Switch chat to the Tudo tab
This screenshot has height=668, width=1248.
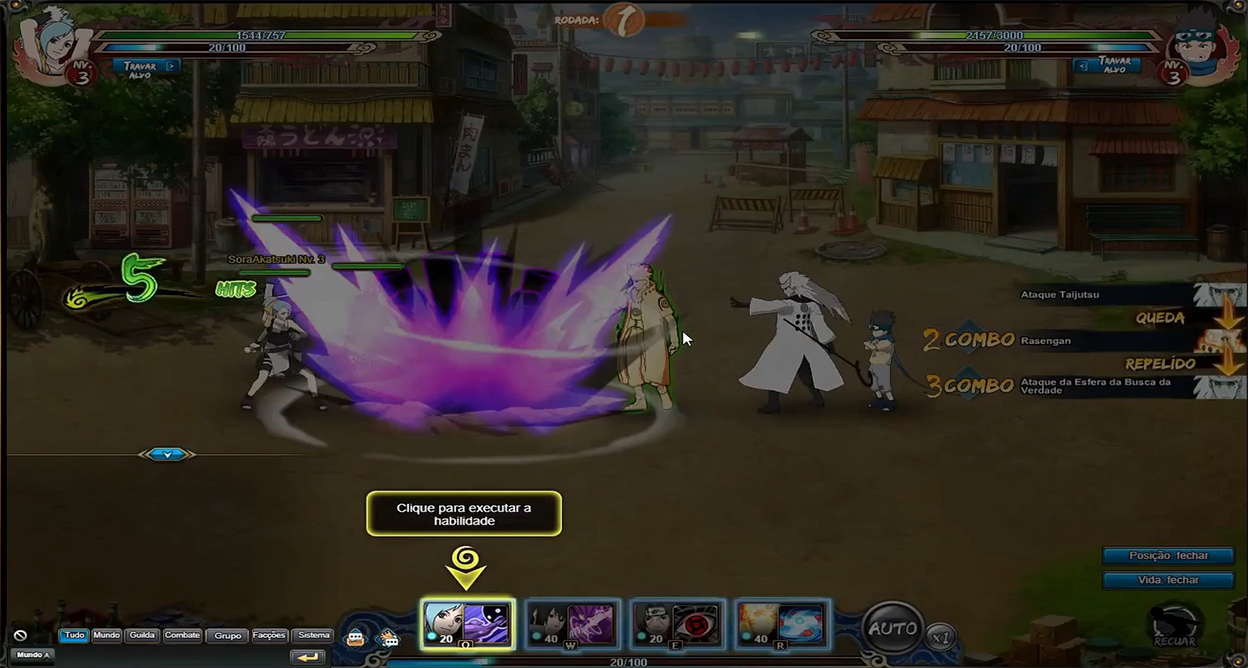74,635
